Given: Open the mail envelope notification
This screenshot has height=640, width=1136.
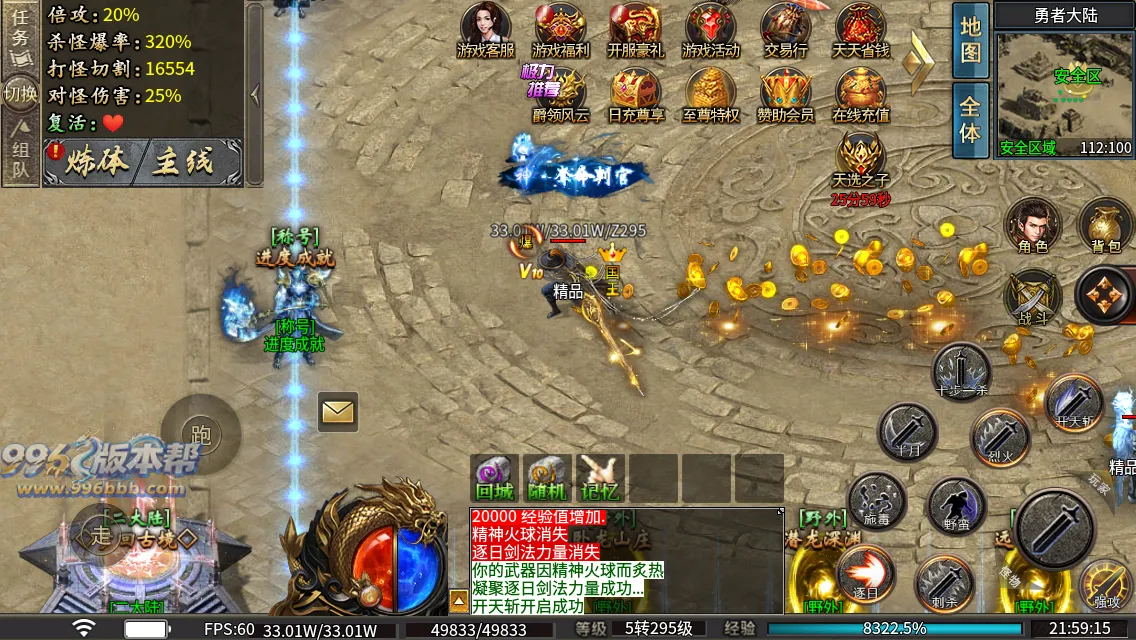Looking at the screenshot, I should [x=338, y=411].
